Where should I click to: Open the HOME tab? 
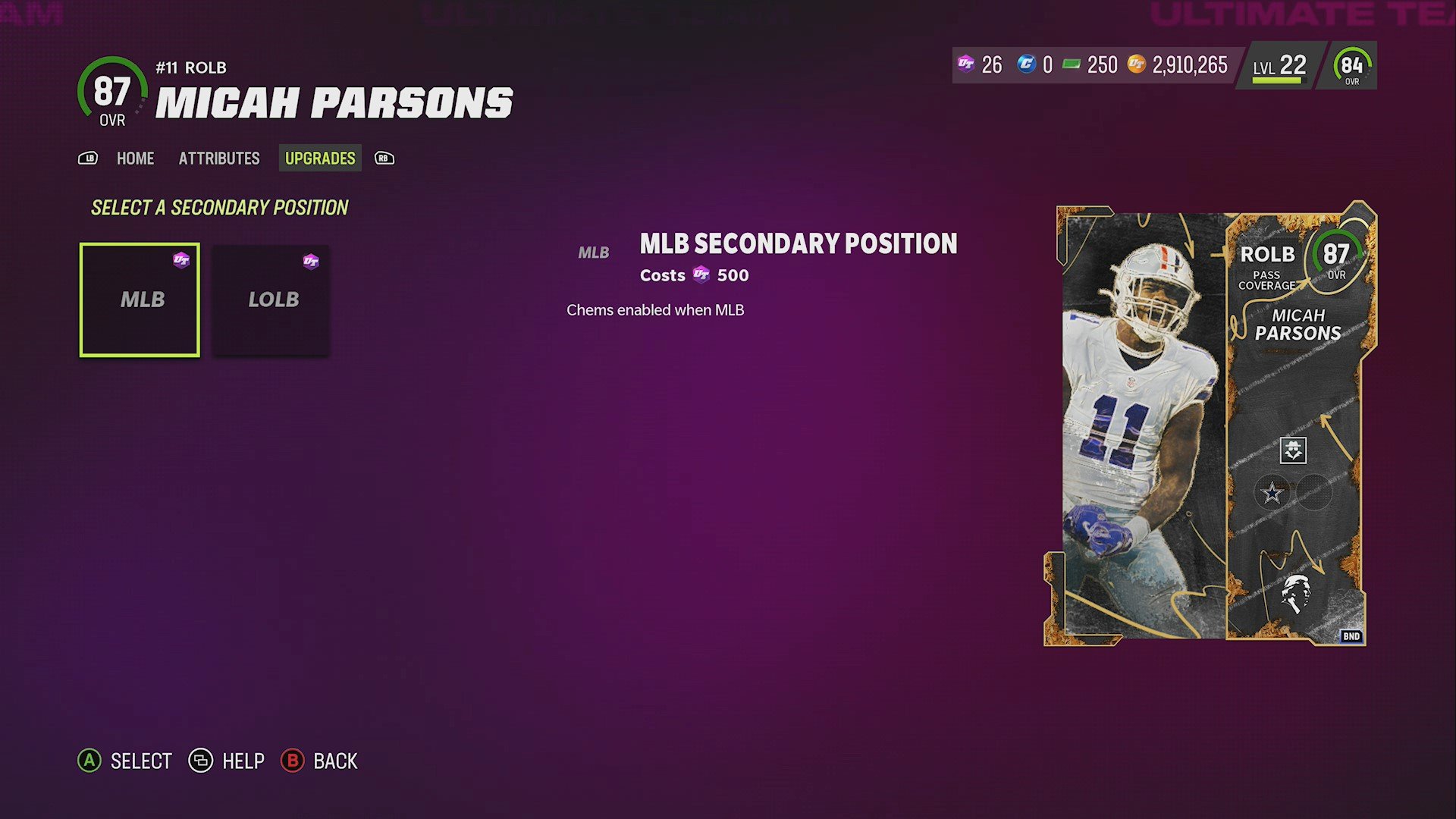[135, 158]
